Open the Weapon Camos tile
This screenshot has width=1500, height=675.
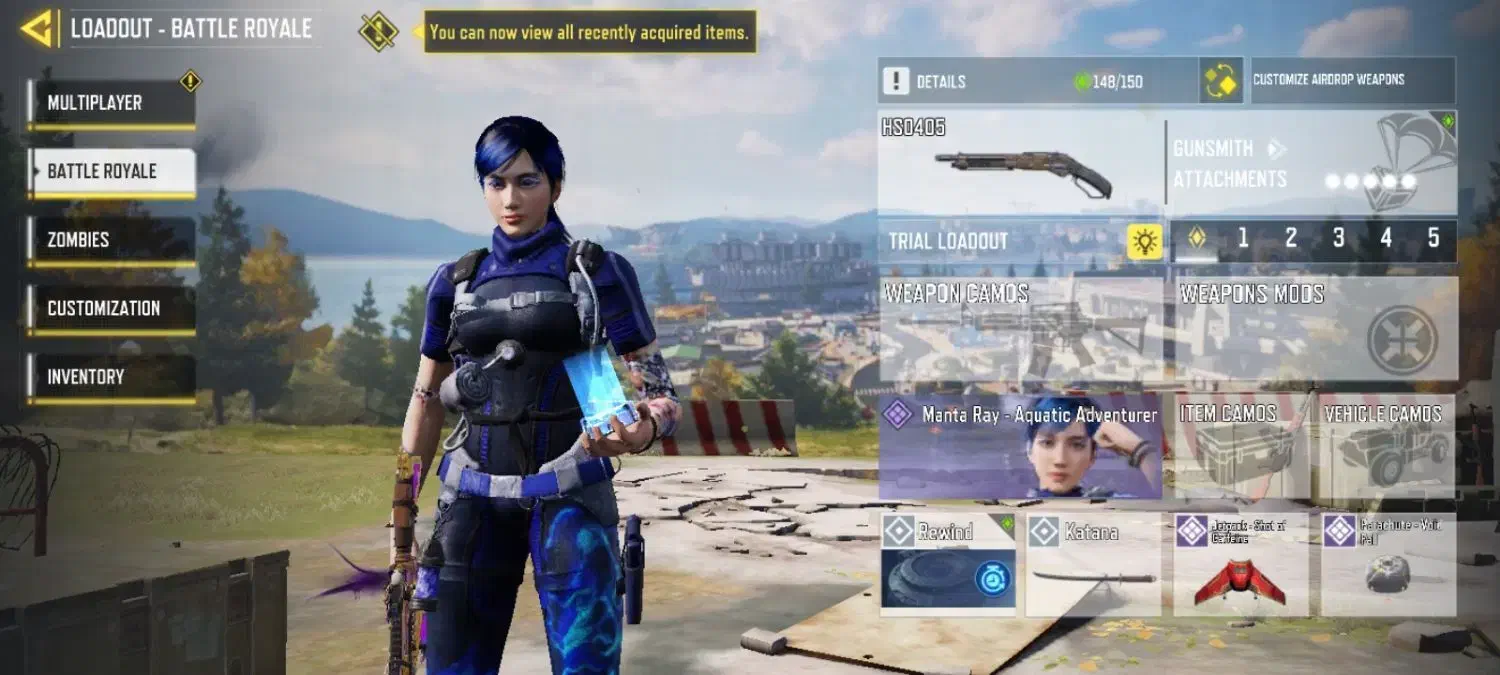point(1020,328)
